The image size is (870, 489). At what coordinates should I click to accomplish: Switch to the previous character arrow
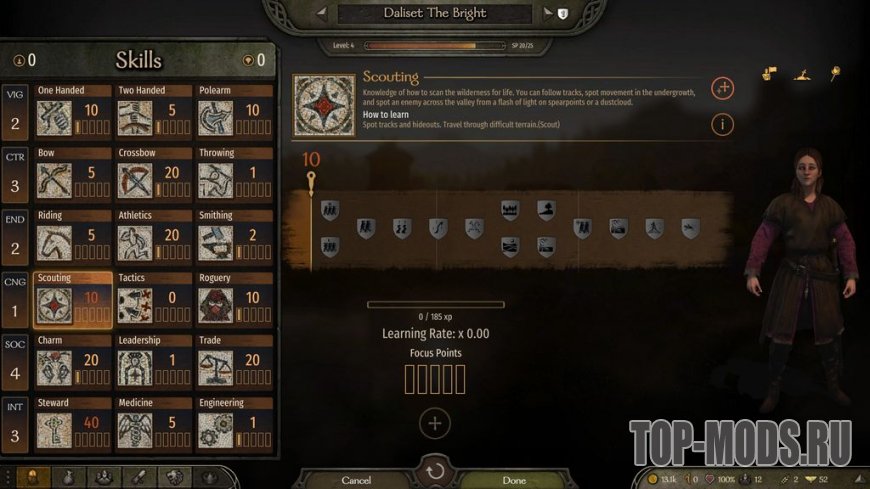point(322,13)
